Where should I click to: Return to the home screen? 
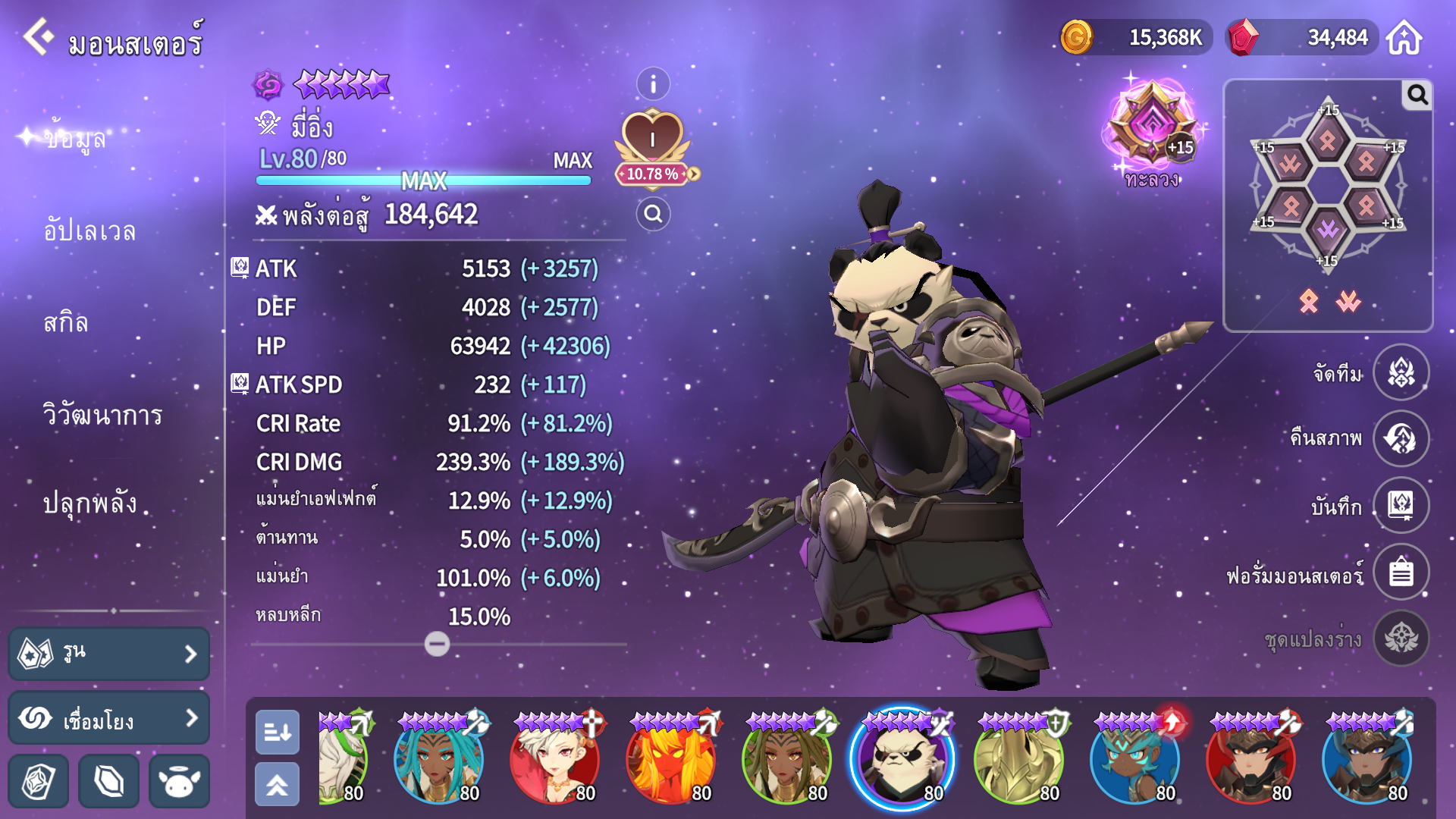1404,37
